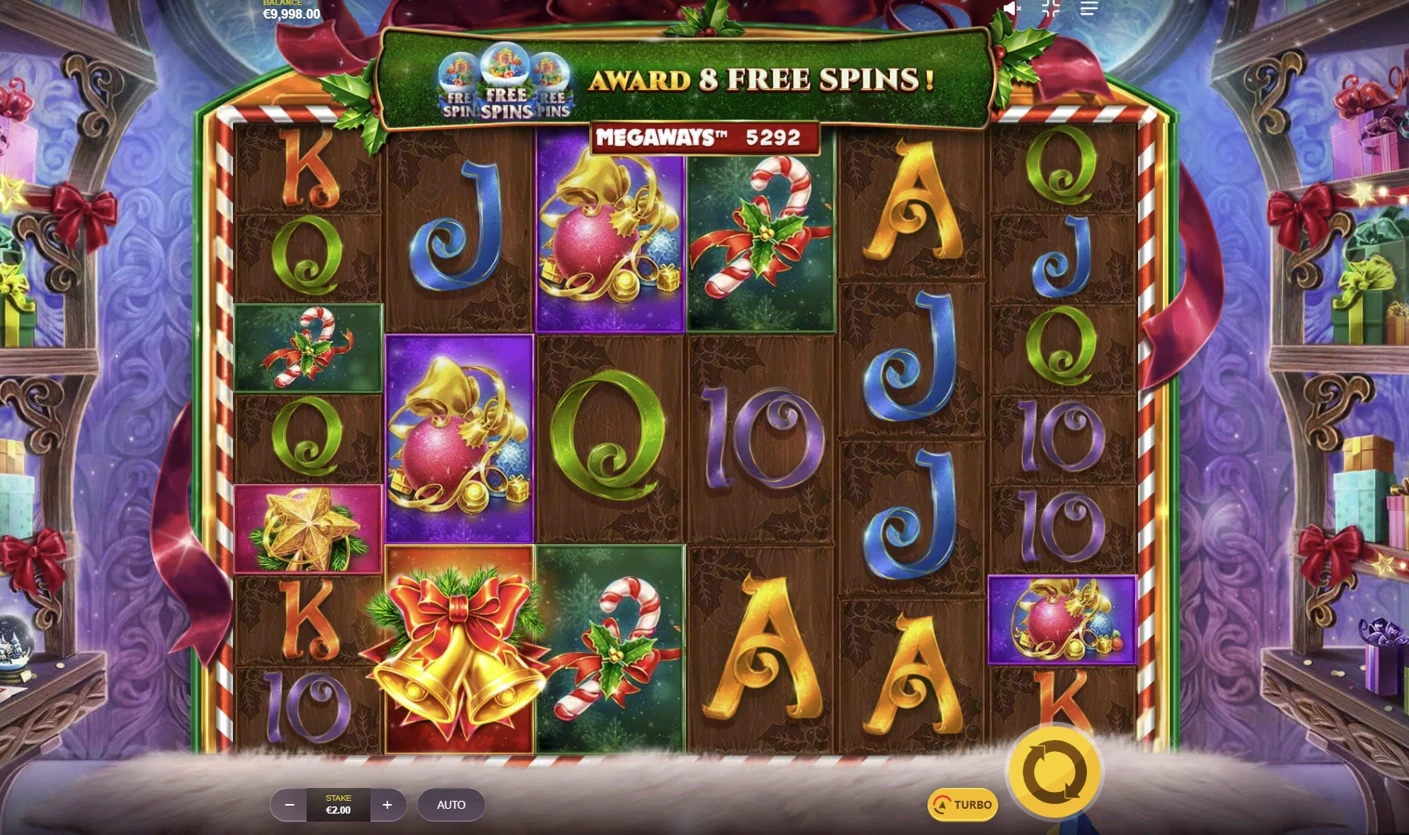Image resolution: width=1409 pixels, height=835 pixels.
Task: Increase the stake with the plus button
Action: (x=387, y=804)
